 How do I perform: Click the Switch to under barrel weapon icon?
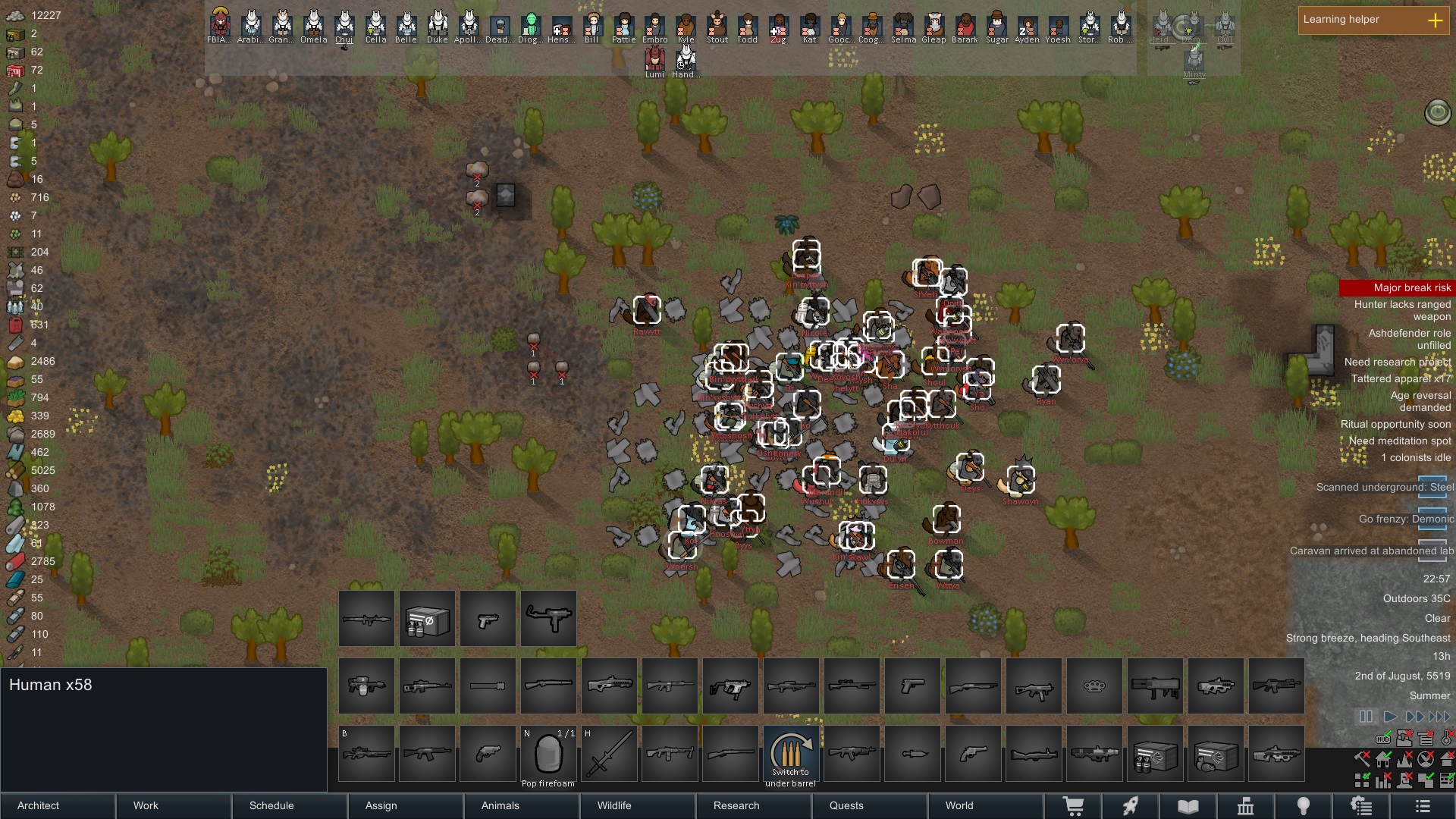point(789,755)
